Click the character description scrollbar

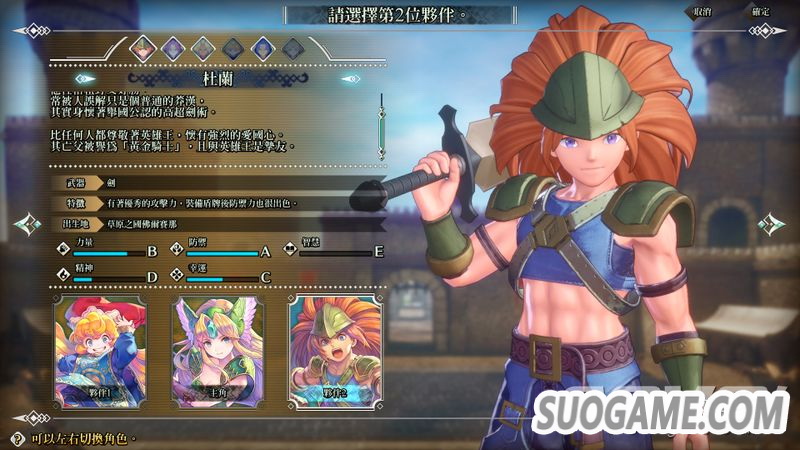380,125
